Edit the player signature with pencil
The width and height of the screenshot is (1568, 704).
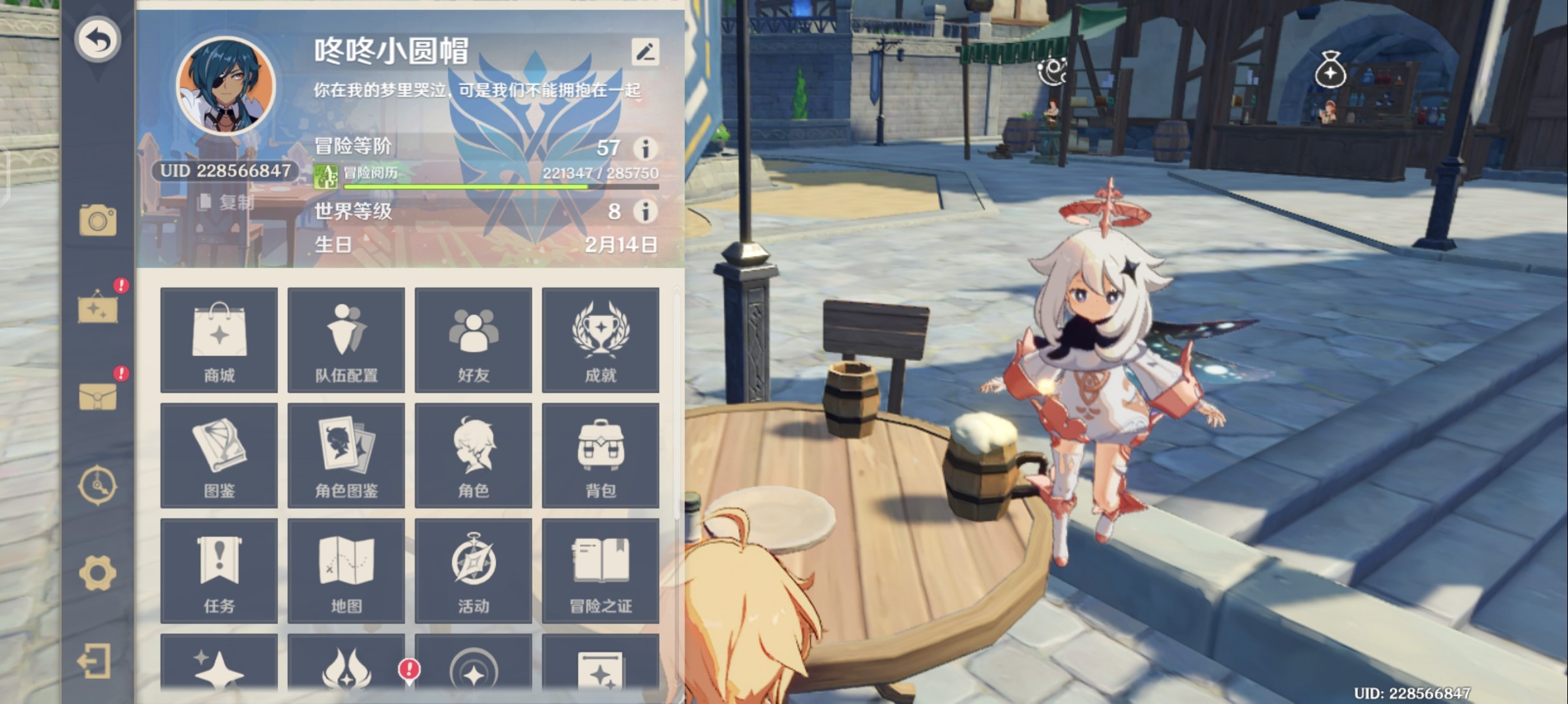(x=645, y=52)
